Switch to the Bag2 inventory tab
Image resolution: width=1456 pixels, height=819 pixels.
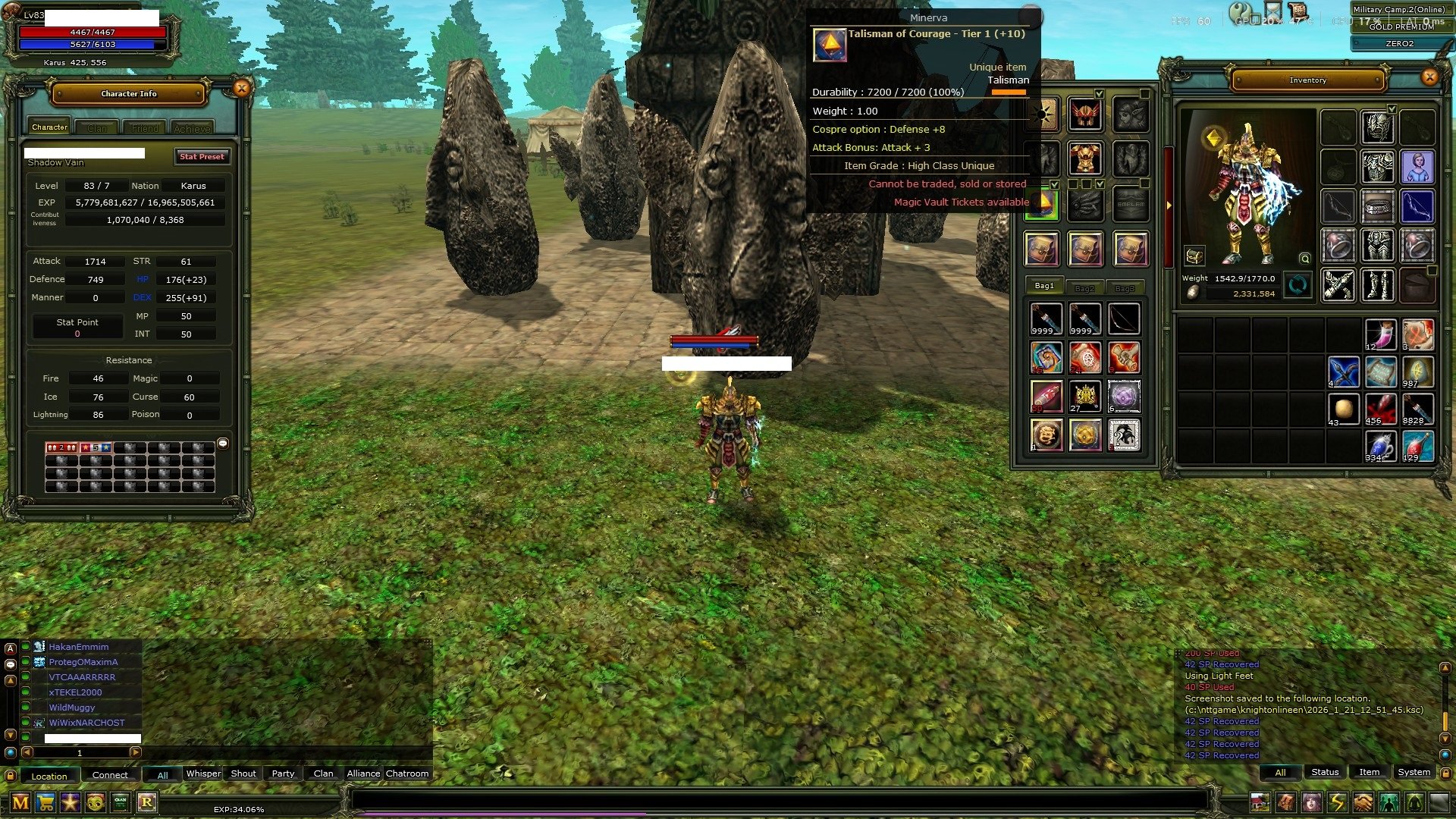(1086, 287)
